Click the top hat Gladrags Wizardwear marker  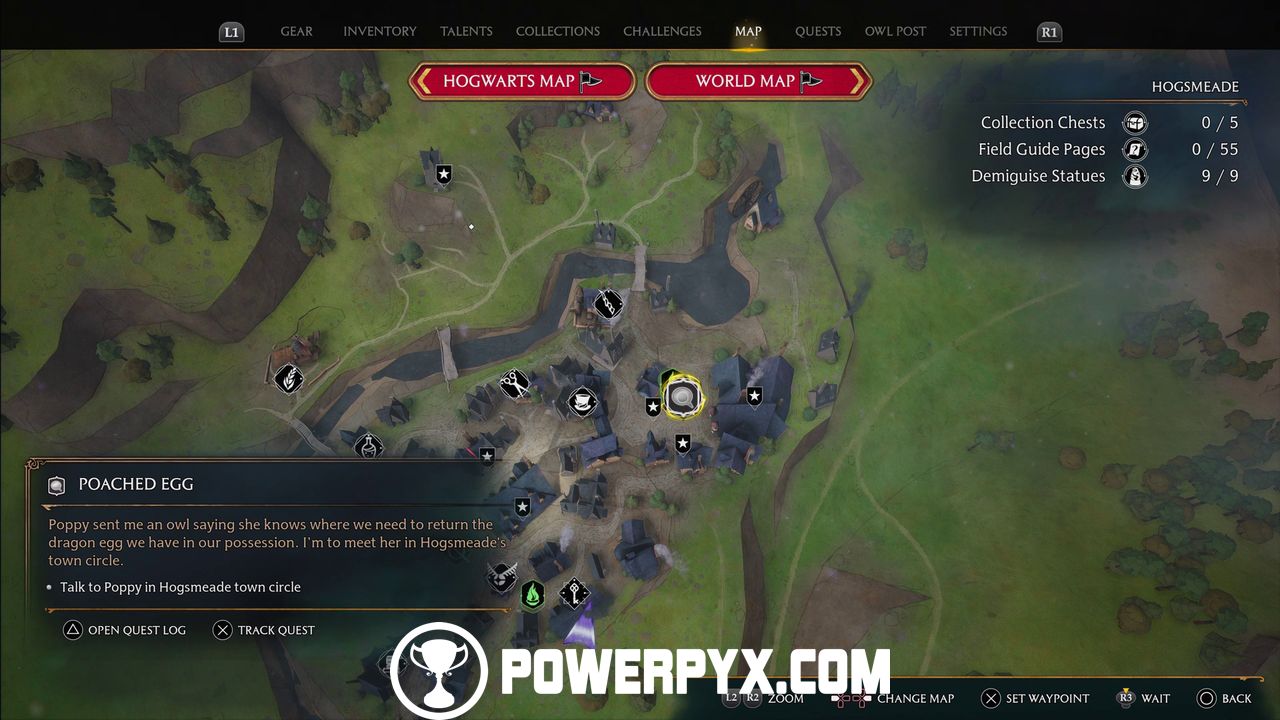580,401
